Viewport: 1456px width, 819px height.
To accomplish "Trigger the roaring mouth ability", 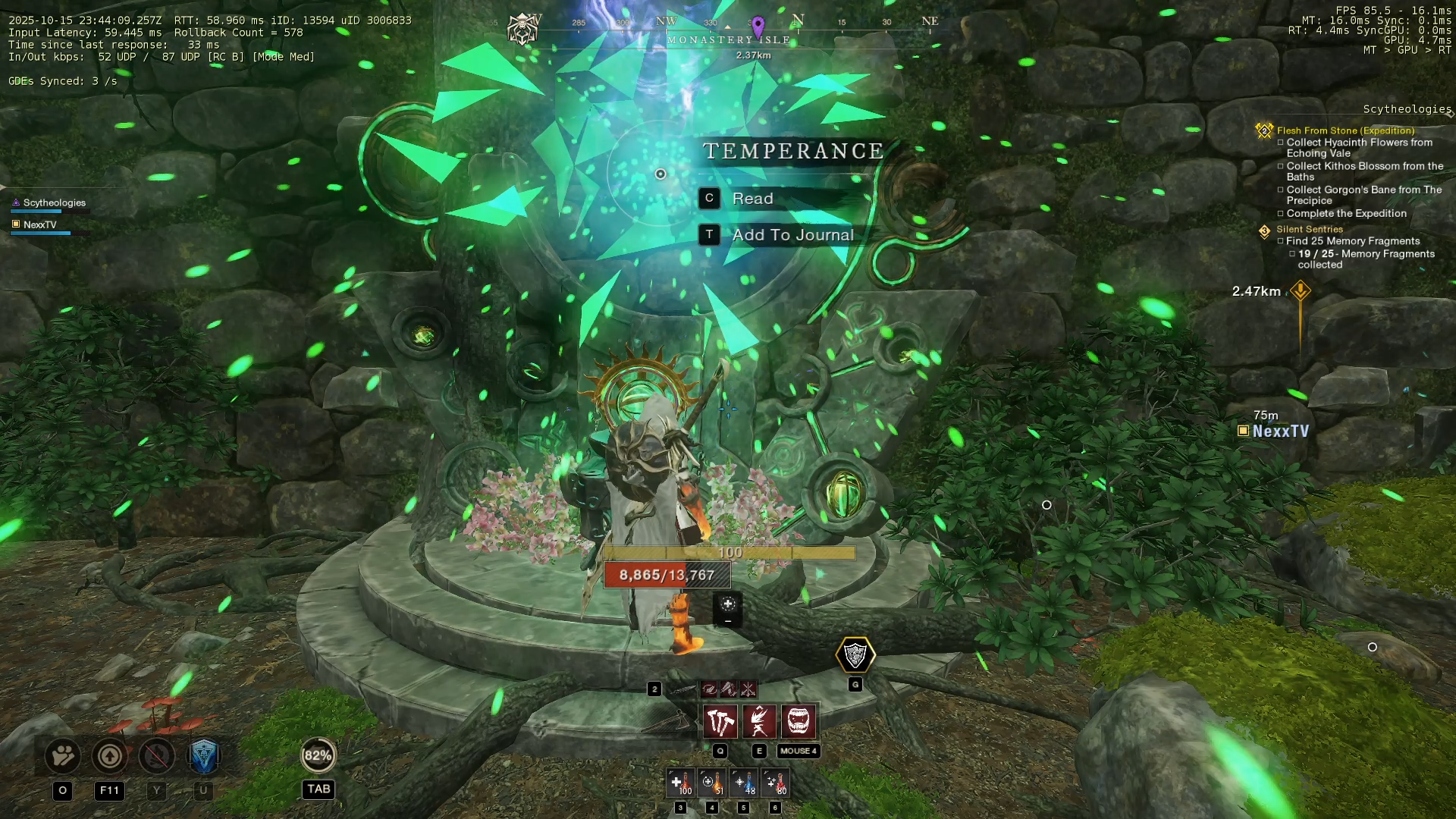I will click(x=799, y=721).
